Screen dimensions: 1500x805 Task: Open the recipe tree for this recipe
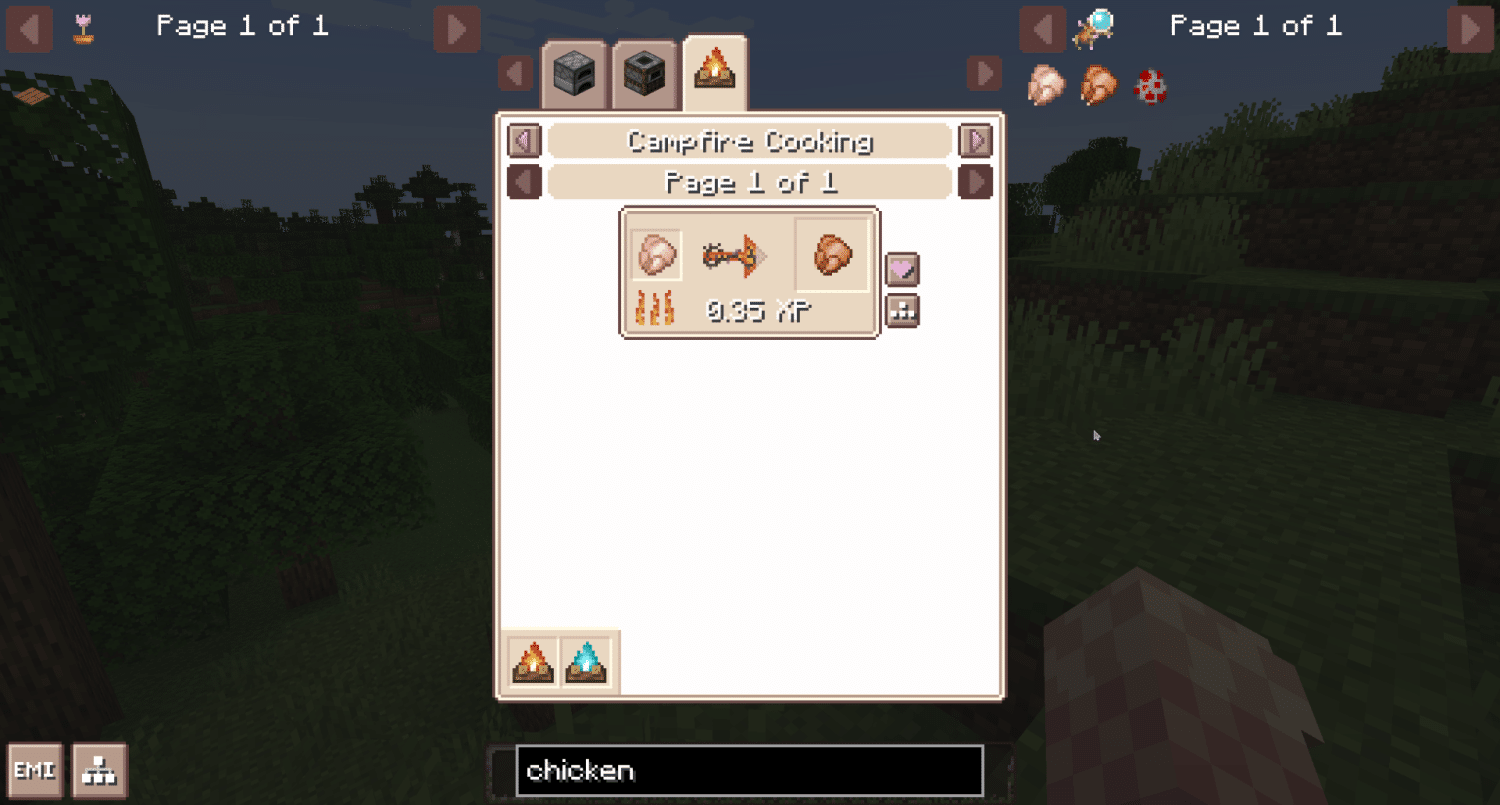[x=903, y=311]
